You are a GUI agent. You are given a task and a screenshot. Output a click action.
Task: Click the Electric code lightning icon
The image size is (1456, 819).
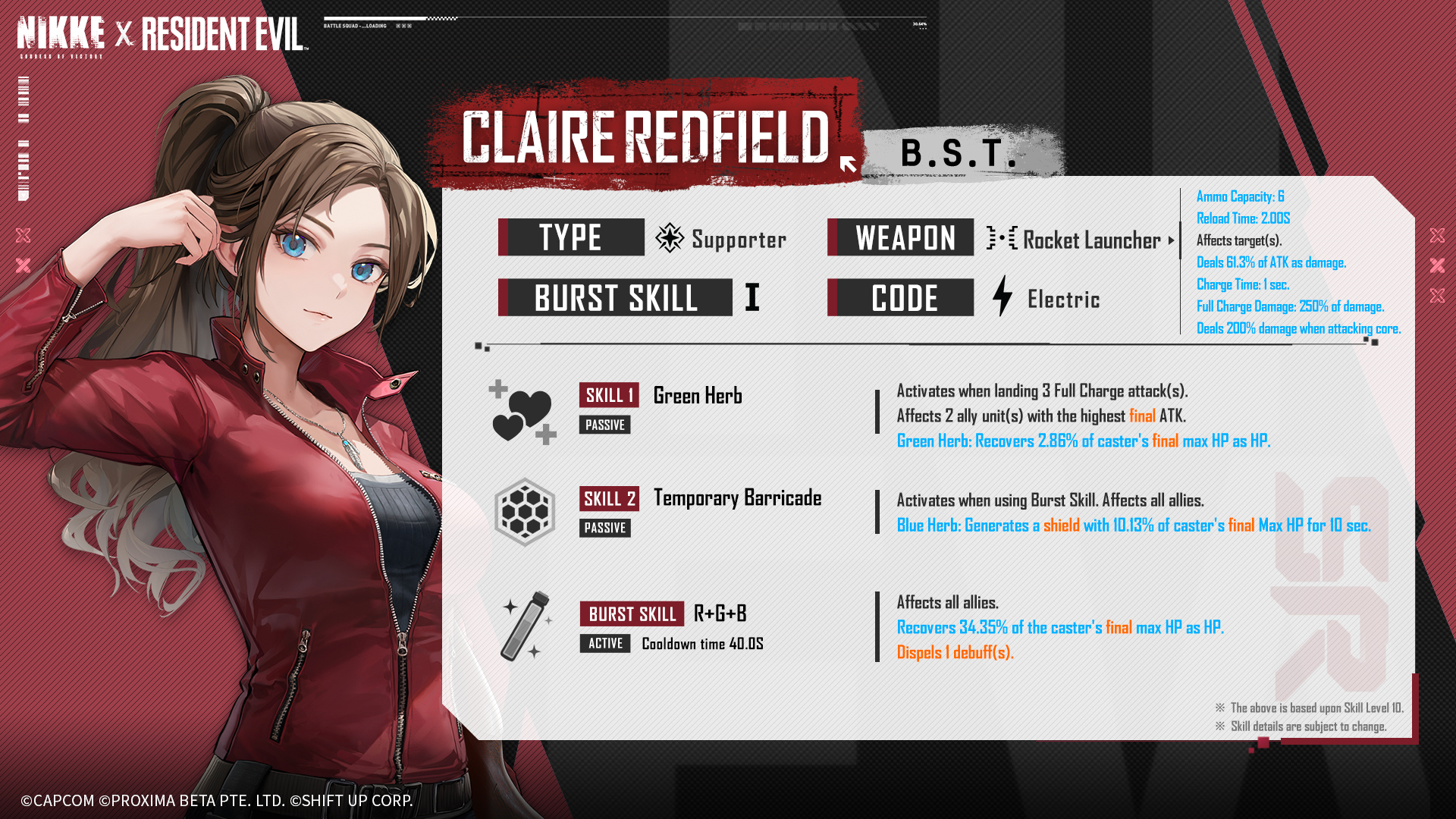point(1003,297)
